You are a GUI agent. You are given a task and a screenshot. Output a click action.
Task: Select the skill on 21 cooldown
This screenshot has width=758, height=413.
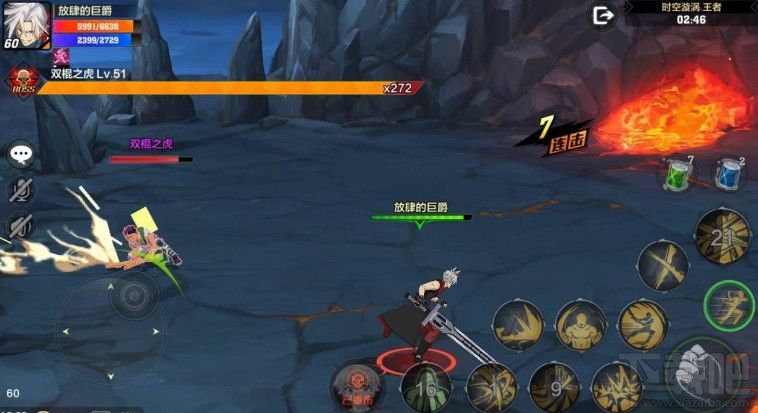[722, 236]
